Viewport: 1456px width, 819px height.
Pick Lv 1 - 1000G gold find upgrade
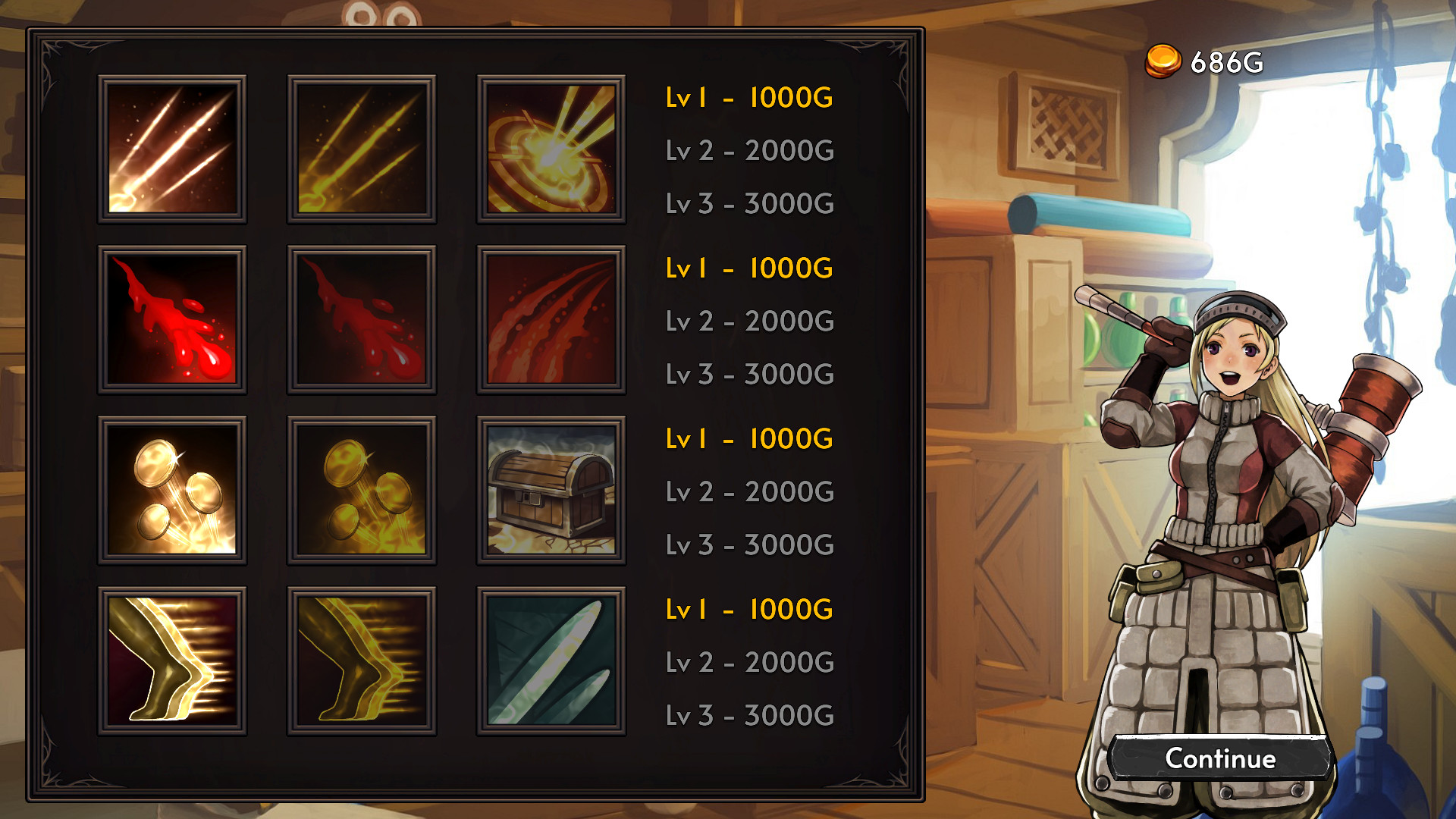pyautogui.click(x=747, y=438)
